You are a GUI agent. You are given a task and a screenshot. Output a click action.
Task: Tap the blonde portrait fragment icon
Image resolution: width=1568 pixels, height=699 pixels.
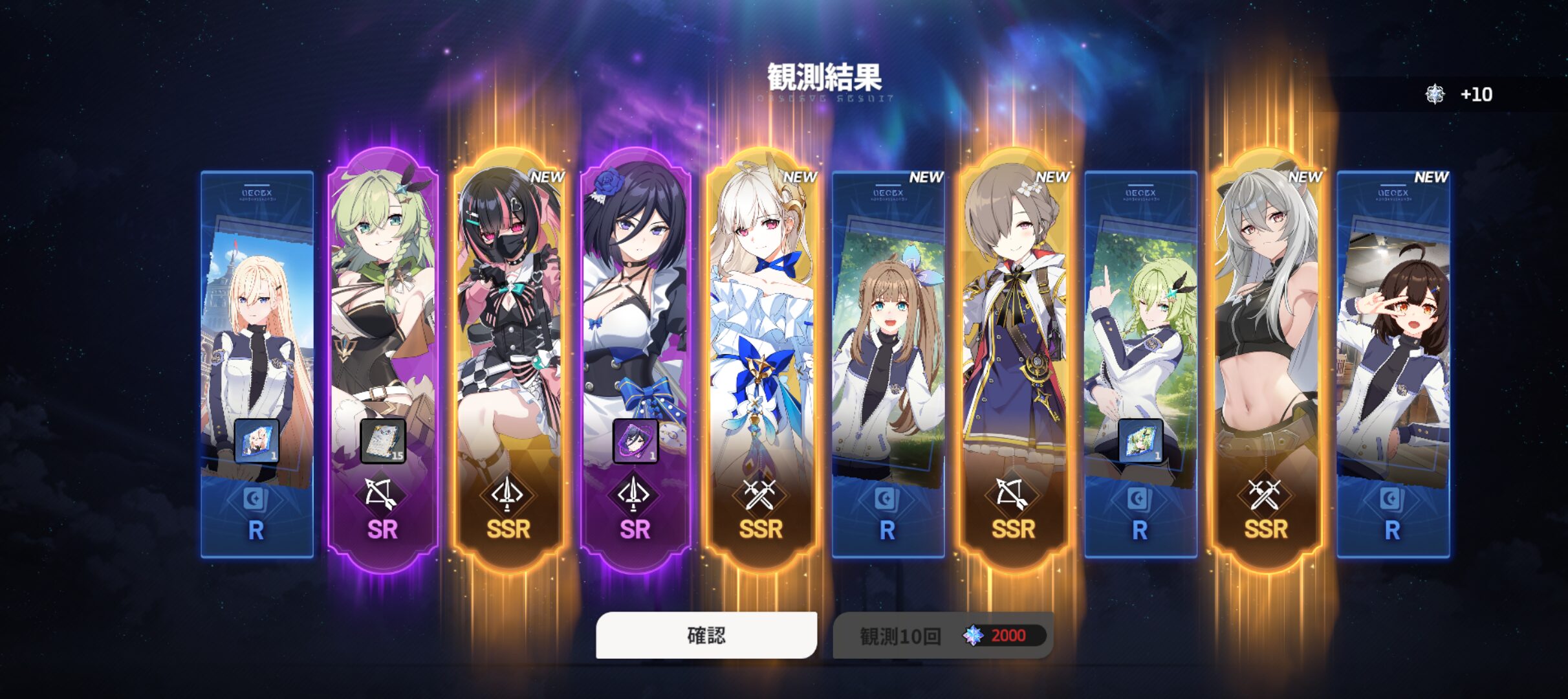257,441
